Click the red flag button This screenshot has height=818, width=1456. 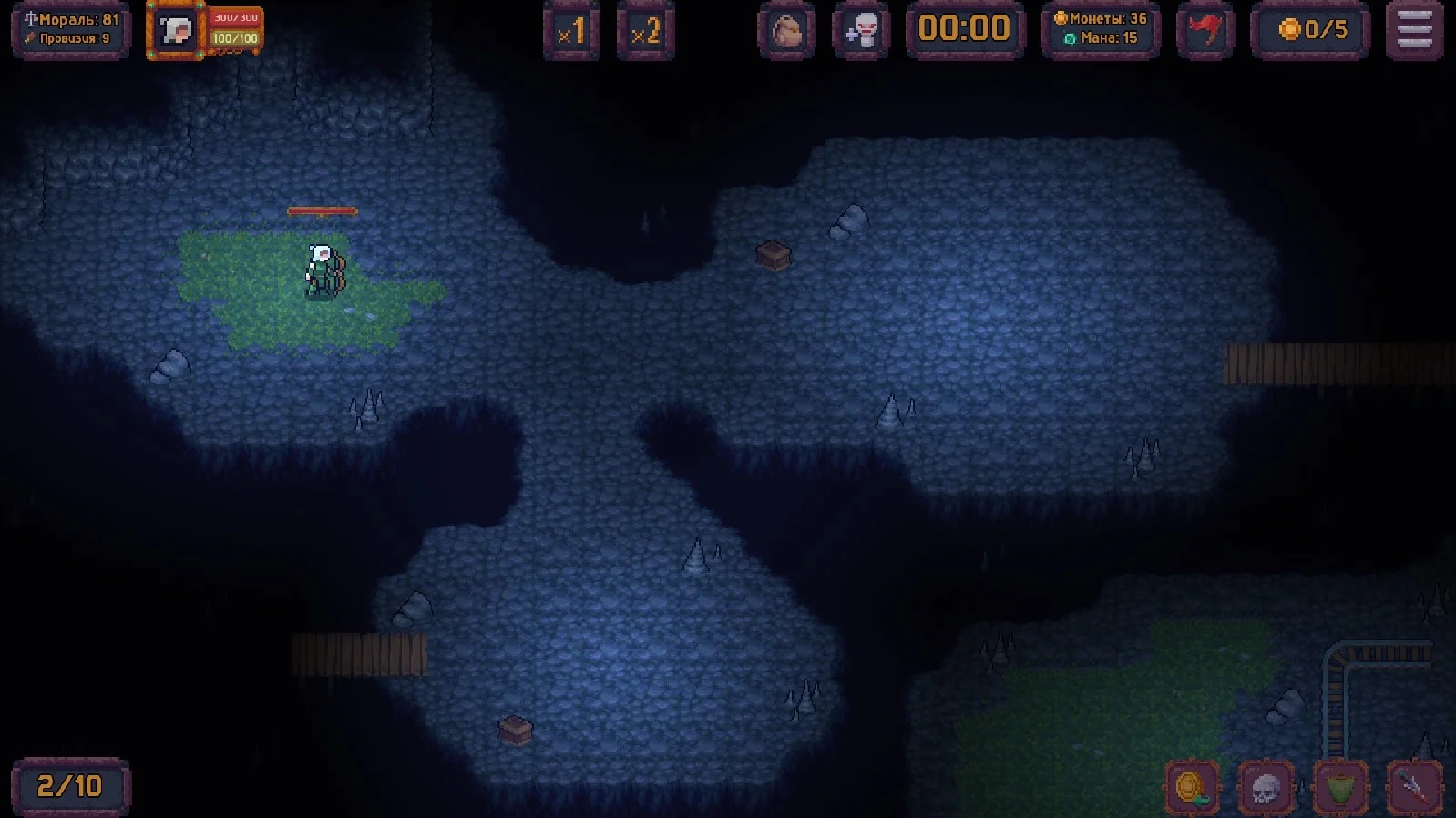pos(1205,31)
